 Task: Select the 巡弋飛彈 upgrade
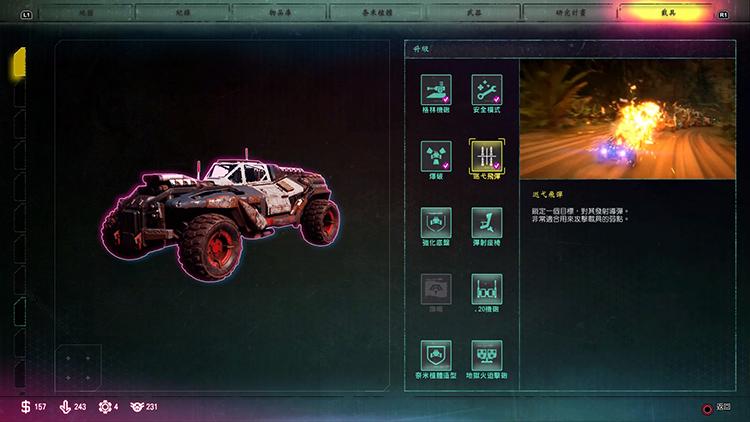pos(487,156)
